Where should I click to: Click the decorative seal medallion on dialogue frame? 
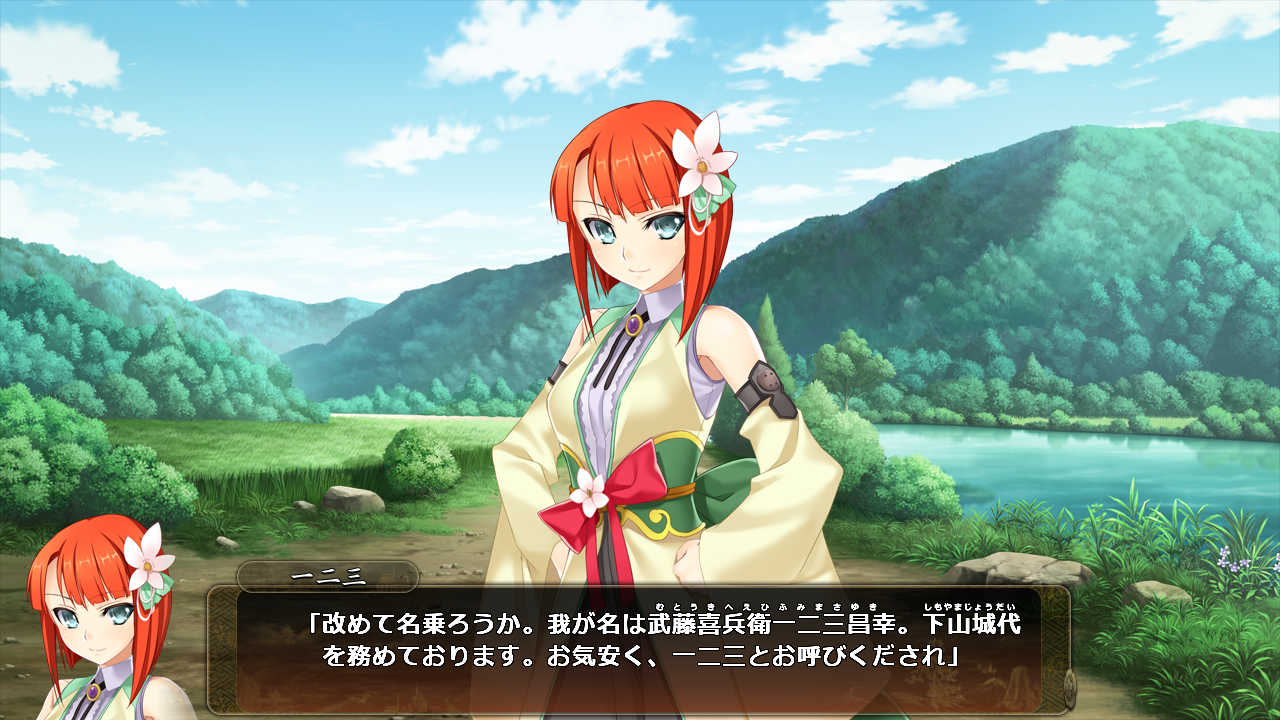[x=1070, y=690]
